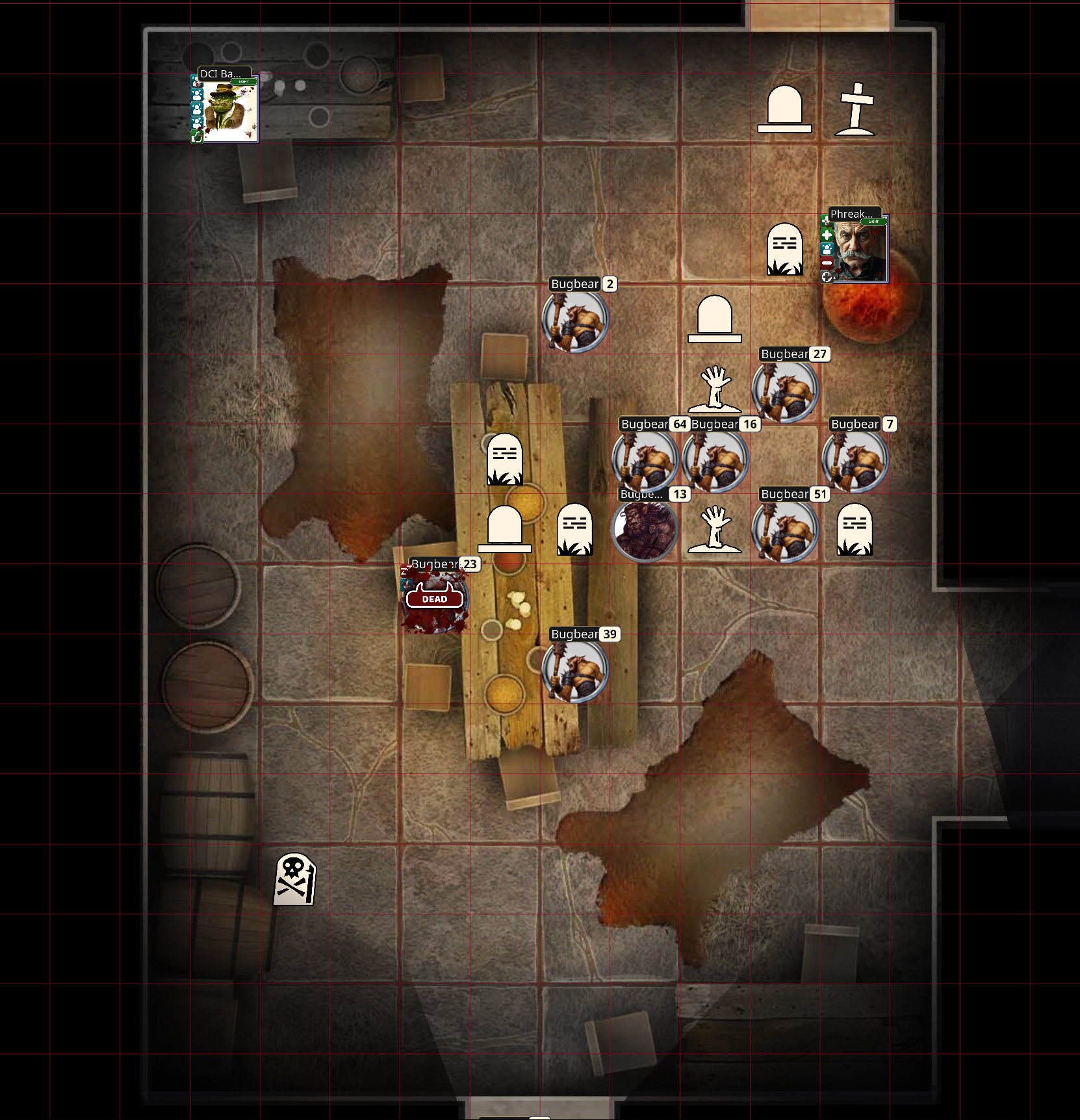Click the severed hand marker beside Bugbear 51
Viewport: 1080px width, 1120px height.
coord(715,528)
